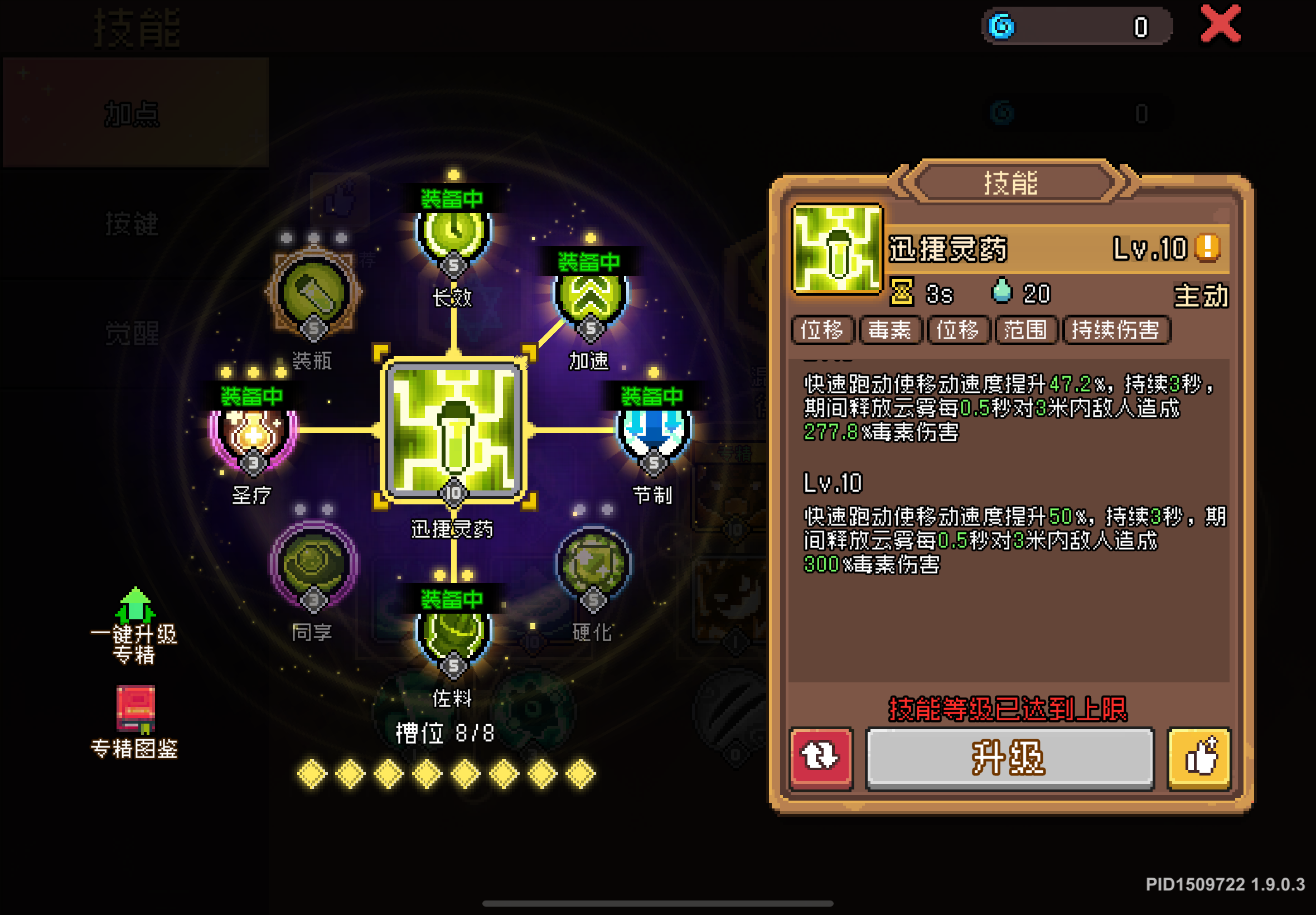
Task: Switch to the 按键 tab
Action: (133, 225)
